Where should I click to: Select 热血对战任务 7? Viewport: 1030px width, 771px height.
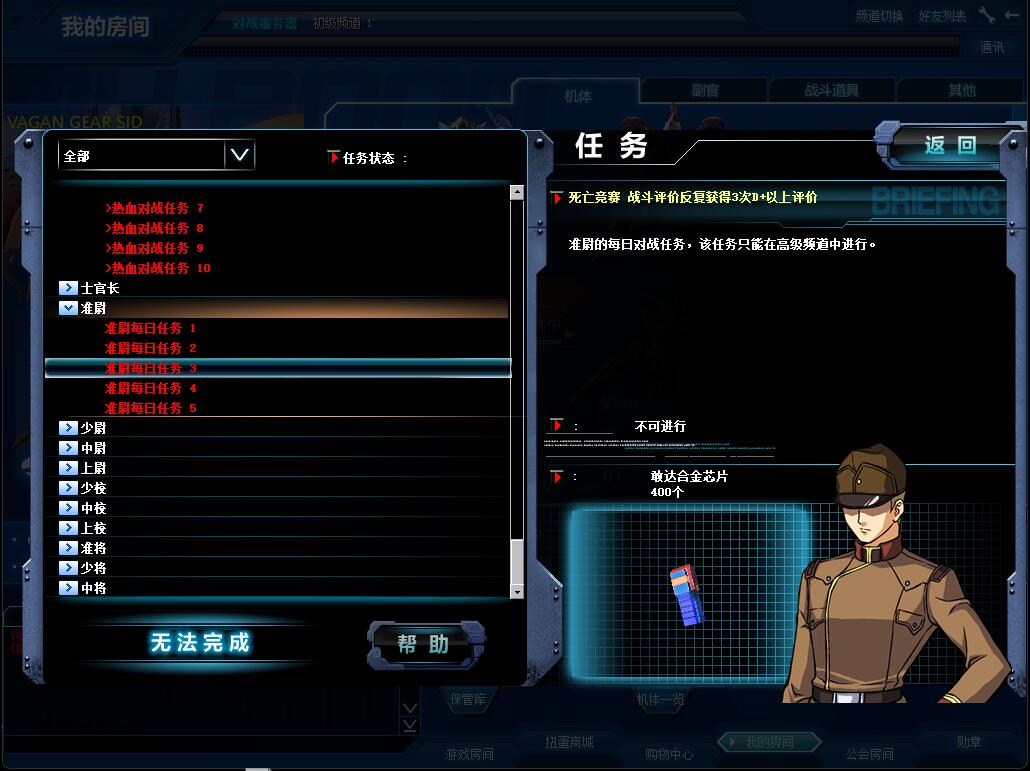tap(157, 208)
